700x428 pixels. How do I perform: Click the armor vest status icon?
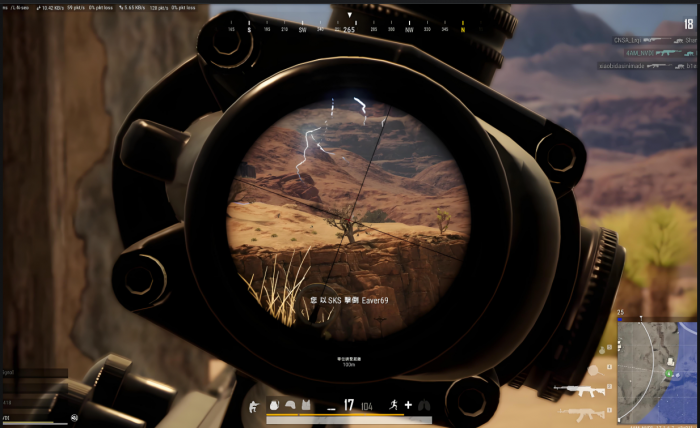click(308, 404)
